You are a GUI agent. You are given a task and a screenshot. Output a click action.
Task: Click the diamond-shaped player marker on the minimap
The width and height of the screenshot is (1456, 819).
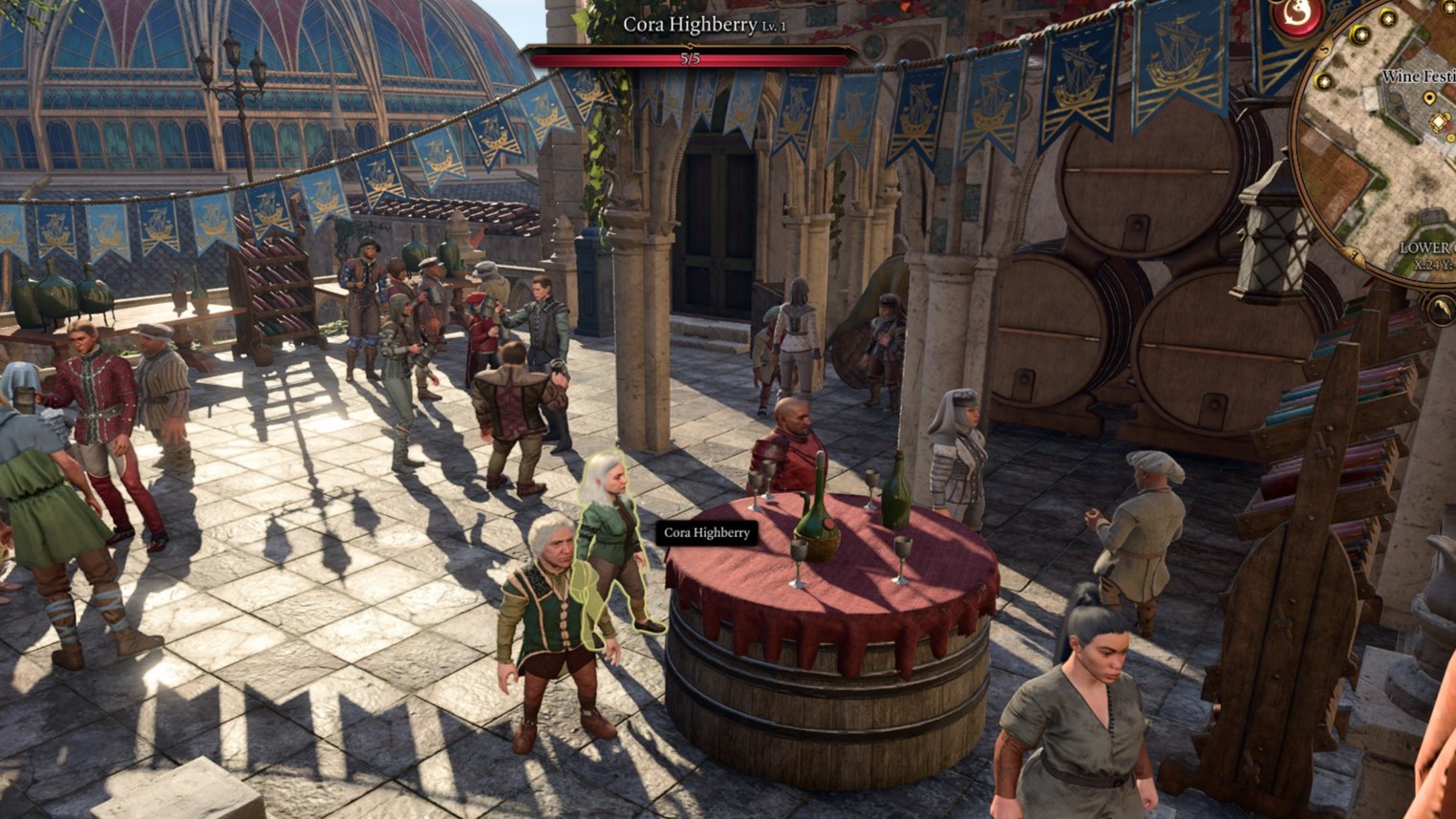pyautogui.click(x=1437, y=120)
